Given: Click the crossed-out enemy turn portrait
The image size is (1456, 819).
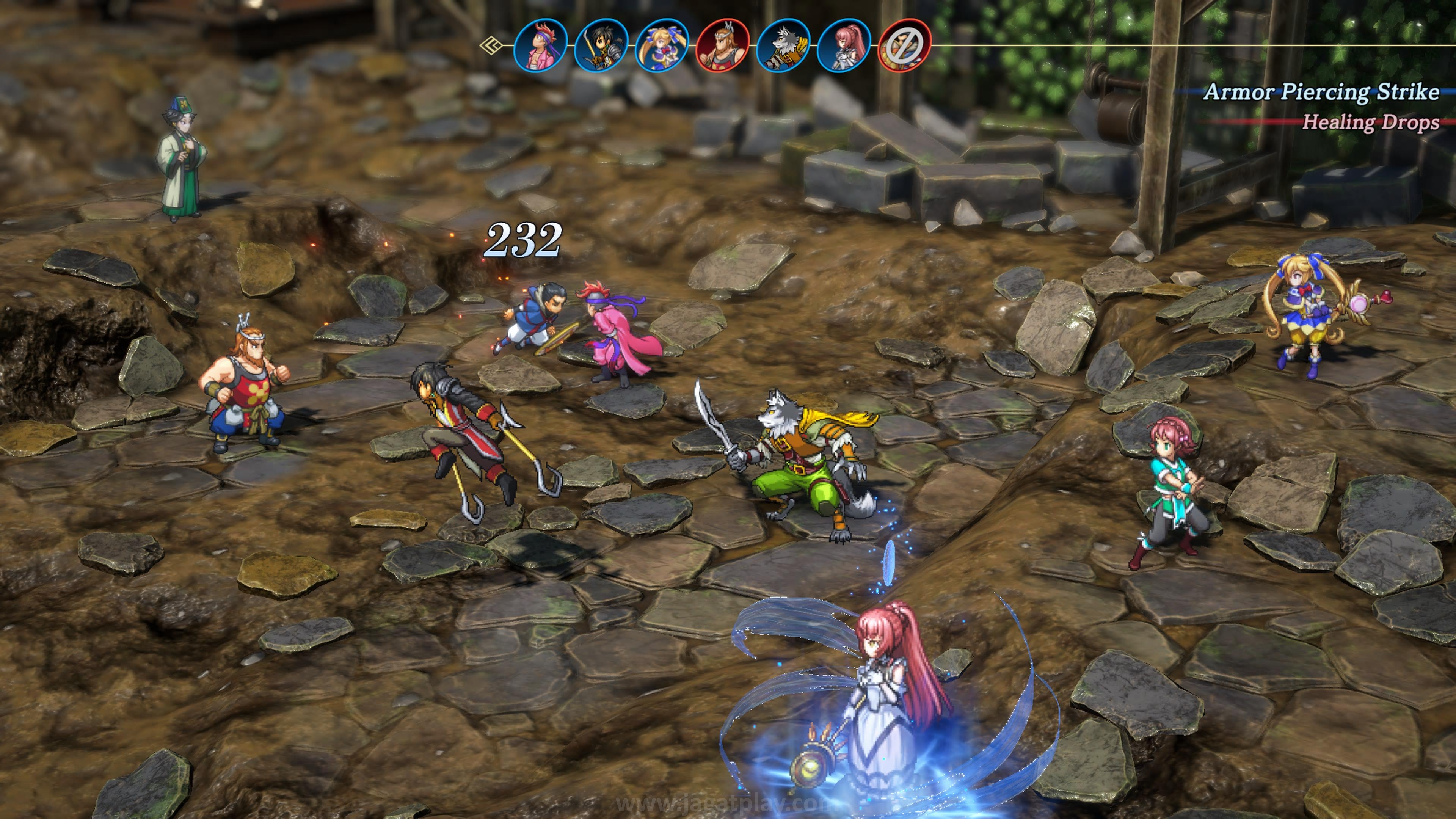Looking at the screenshot, I should (x=904, y=45).
